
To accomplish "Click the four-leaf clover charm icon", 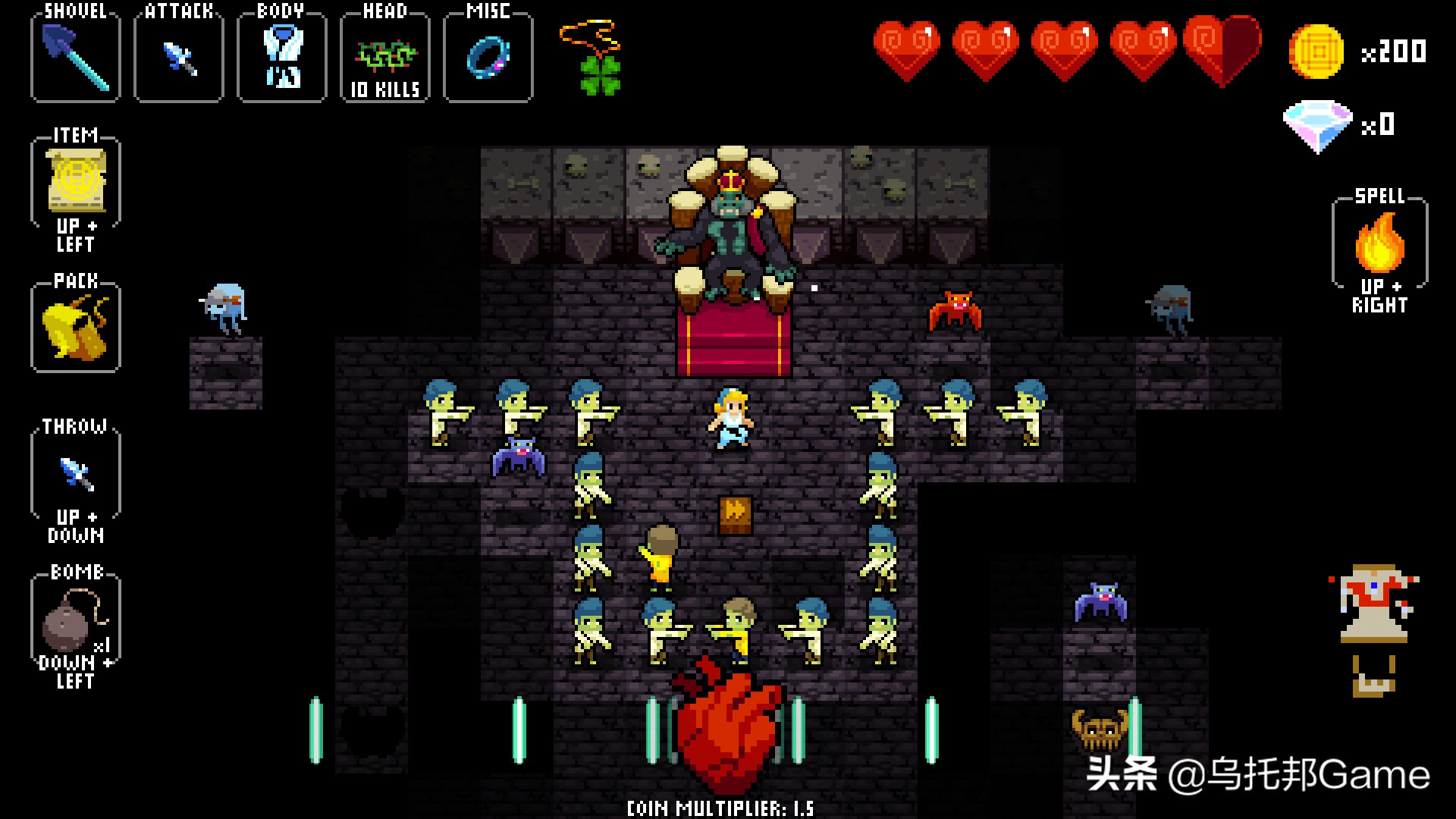I will [x=599, y=70].
